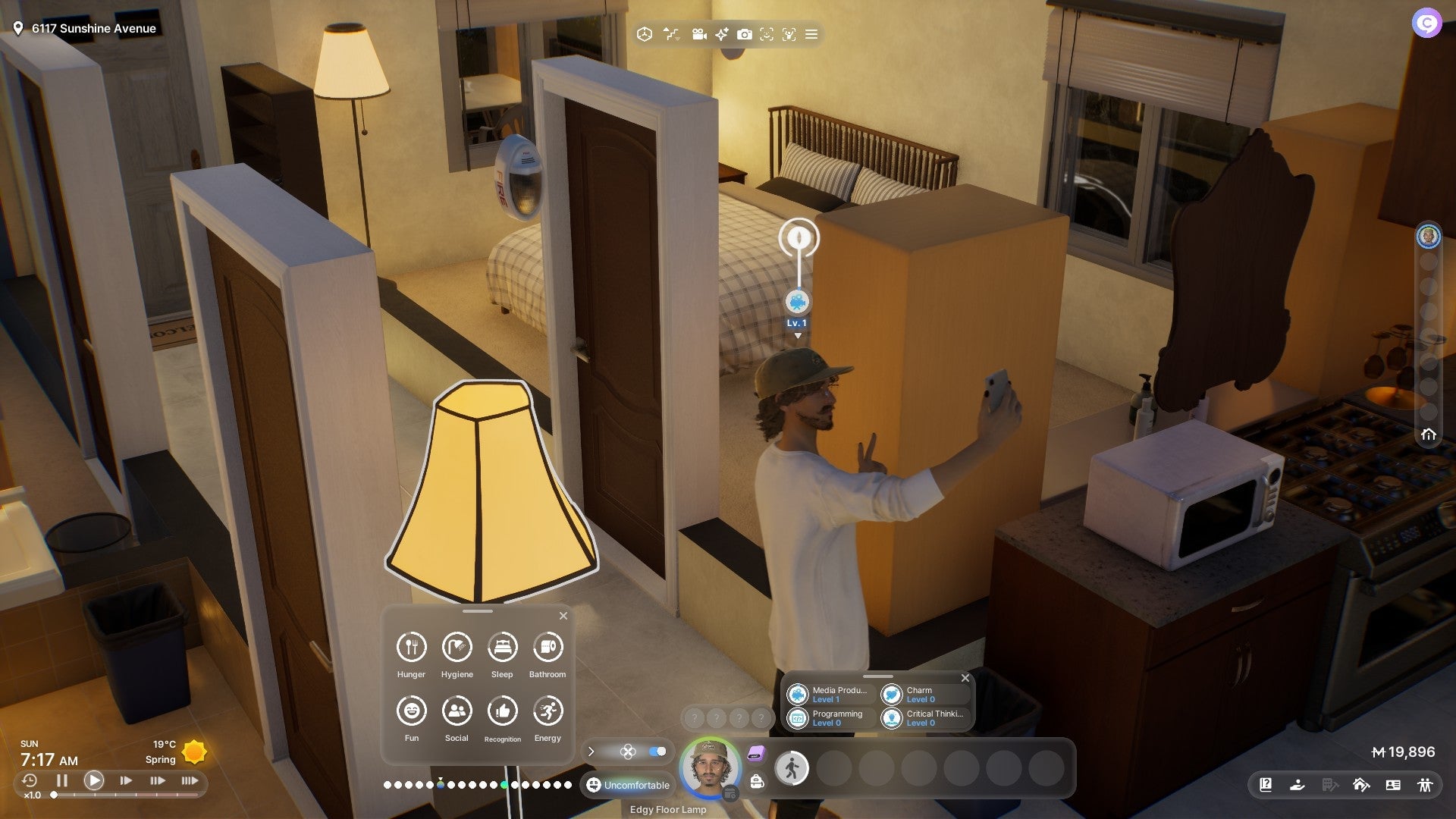The image size is (1456, 819).
Task: View the Zoi ID card icon
Action: pyautogui.click(x=1394, y=785)
